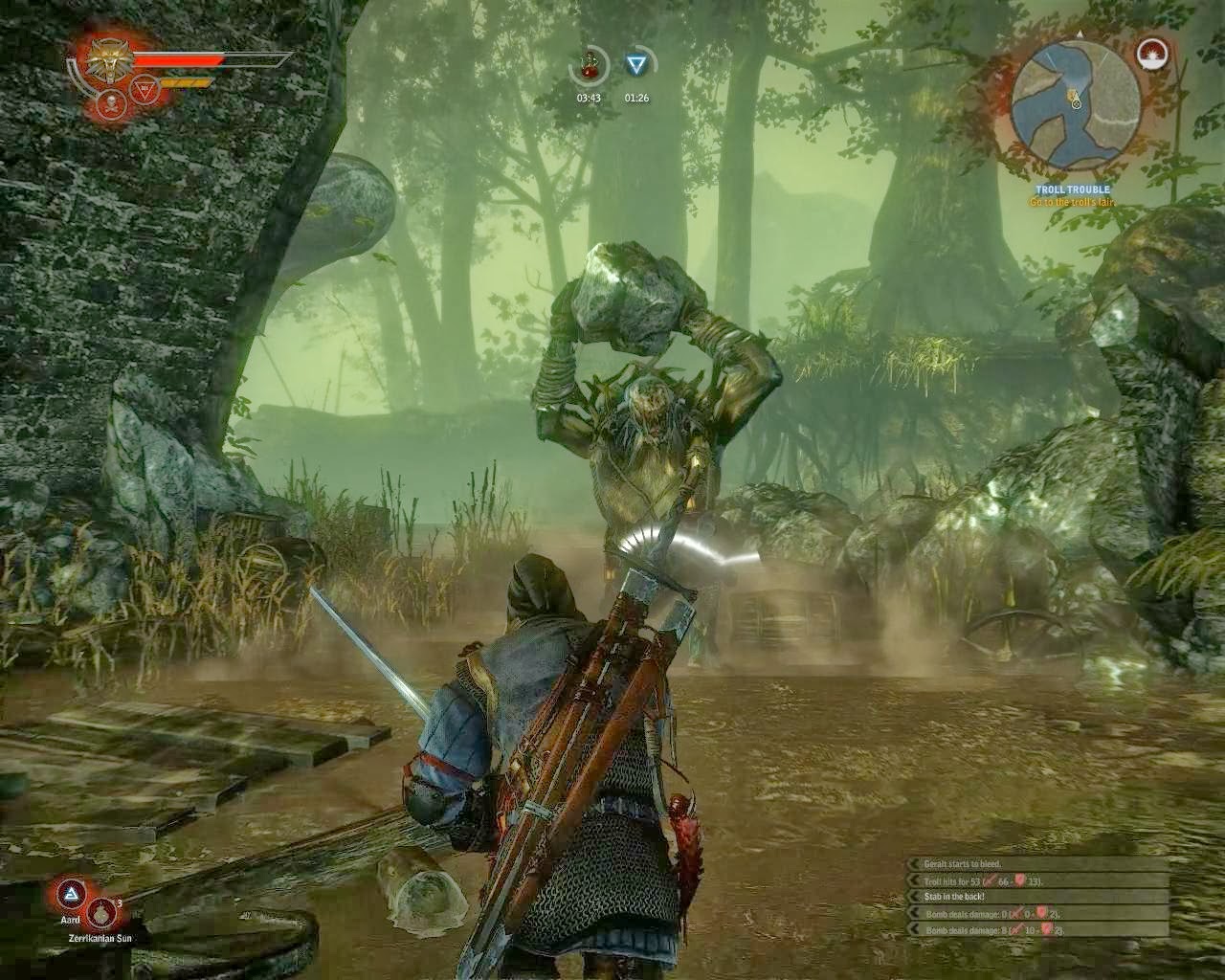The image size is (1225, 980).
Task: Open the Troll Trouble quest tracker
Action: [1072, 190]
